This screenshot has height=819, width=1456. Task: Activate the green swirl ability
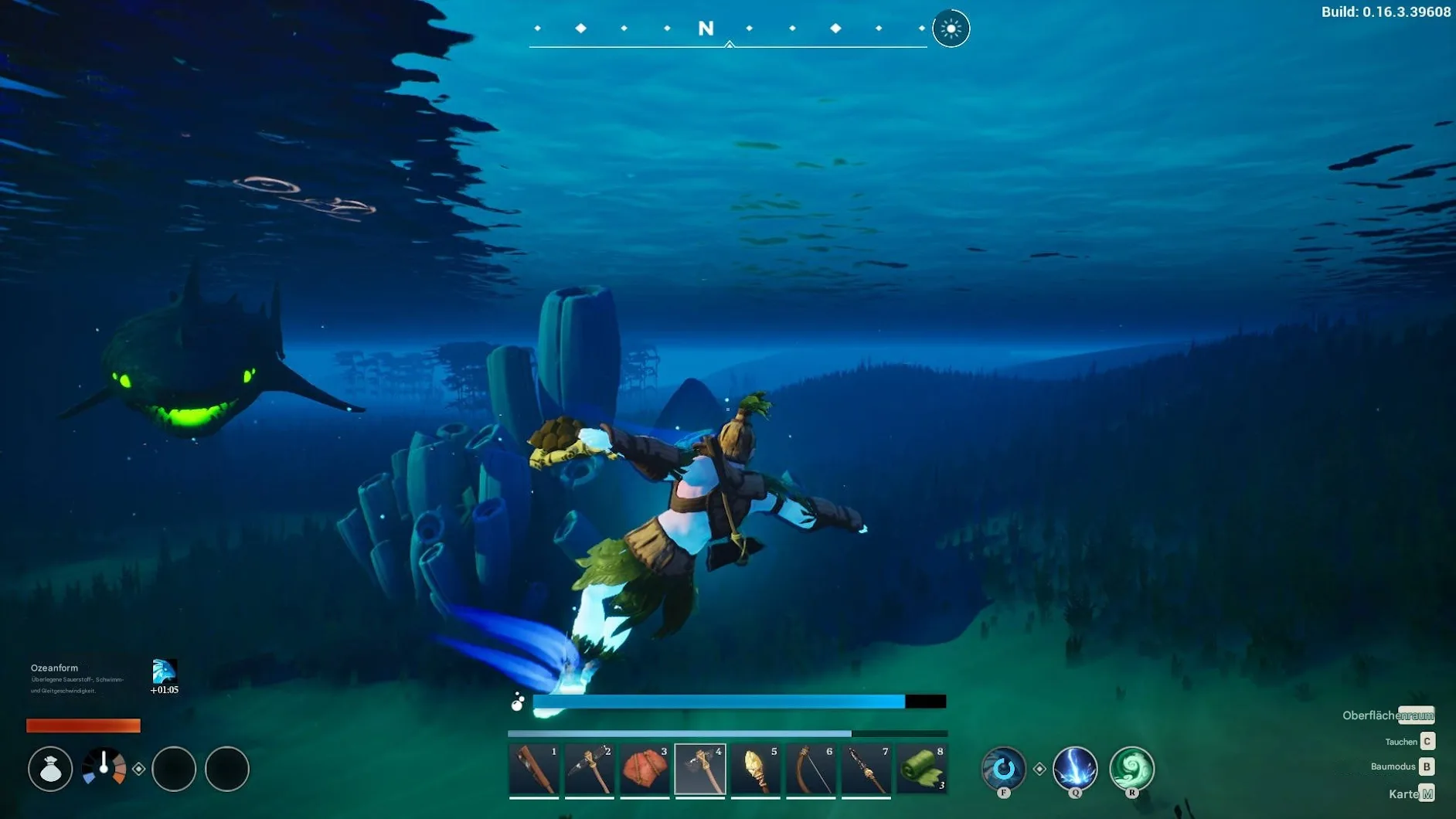click(x=1131, y=768)
